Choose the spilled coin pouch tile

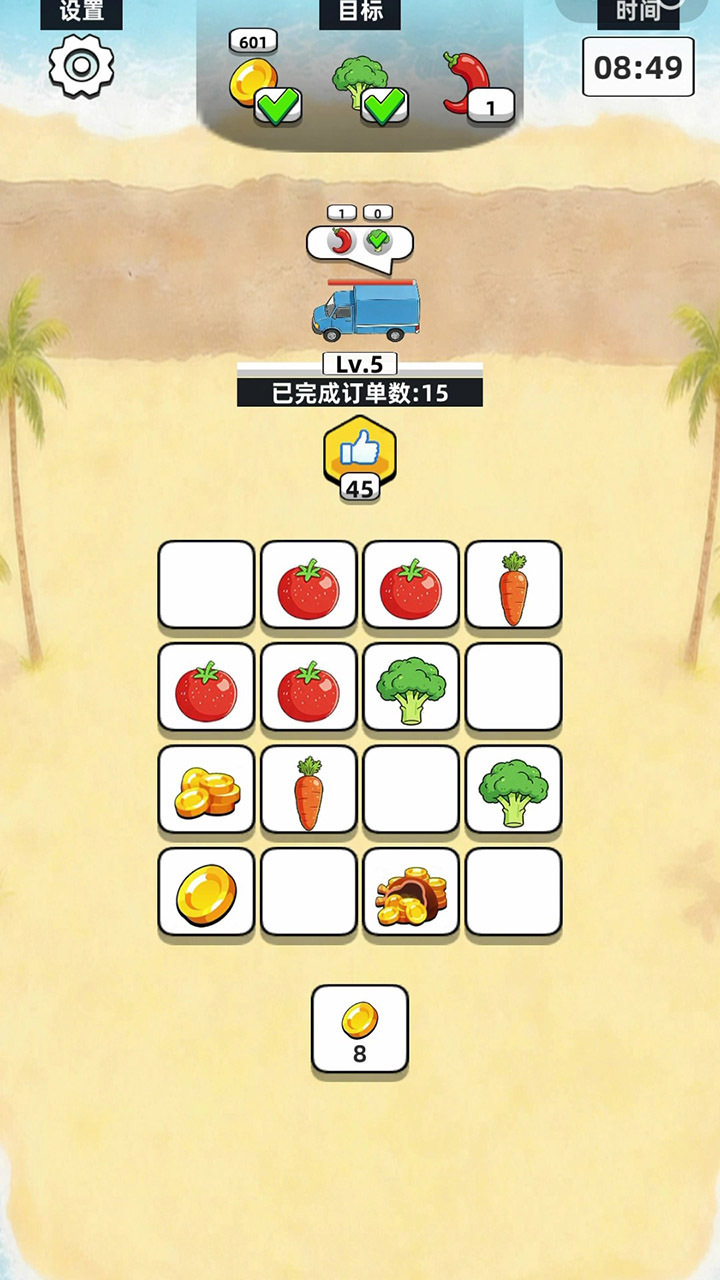[x=411, y=892]
